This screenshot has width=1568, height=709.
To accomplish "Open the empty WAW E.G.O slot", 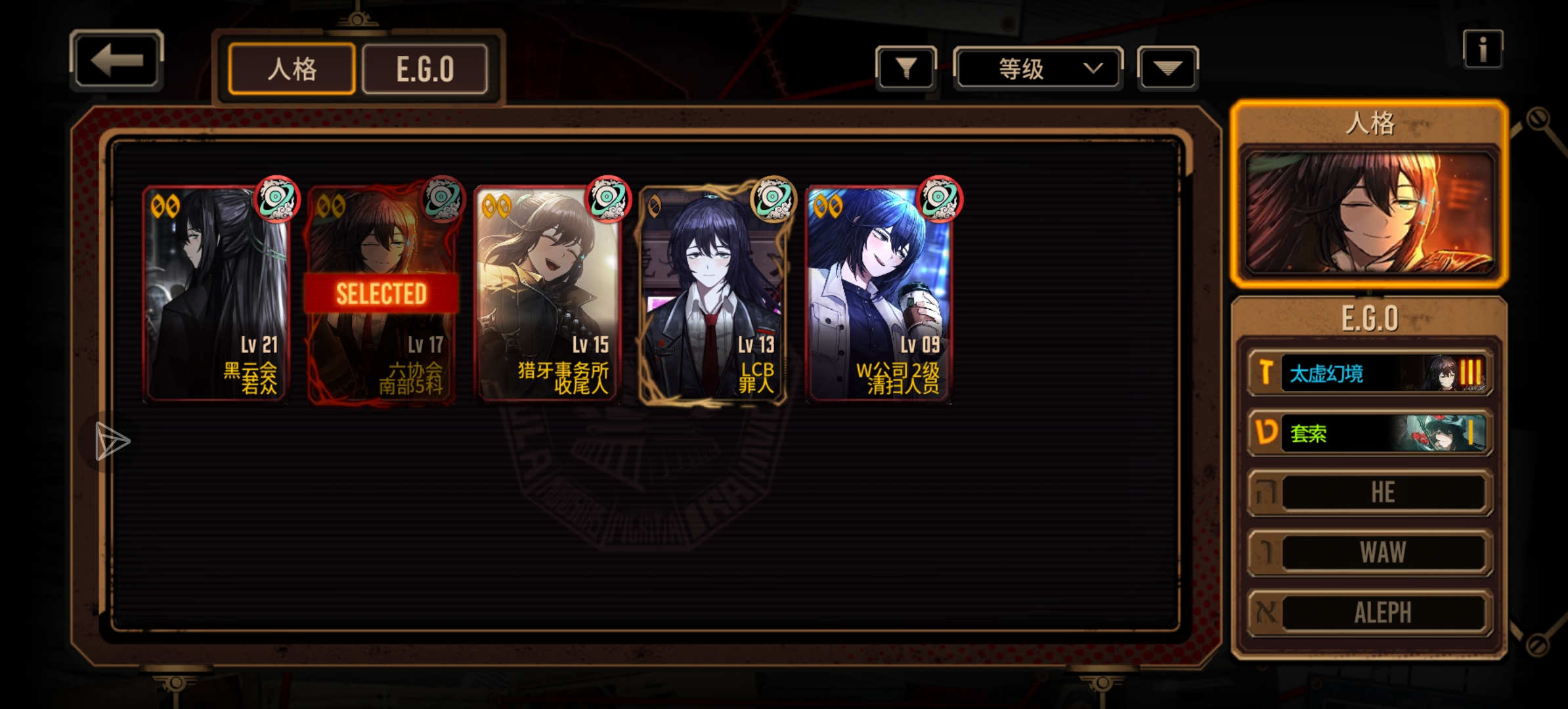I will pyautogui.click(x=1370, y=552).
